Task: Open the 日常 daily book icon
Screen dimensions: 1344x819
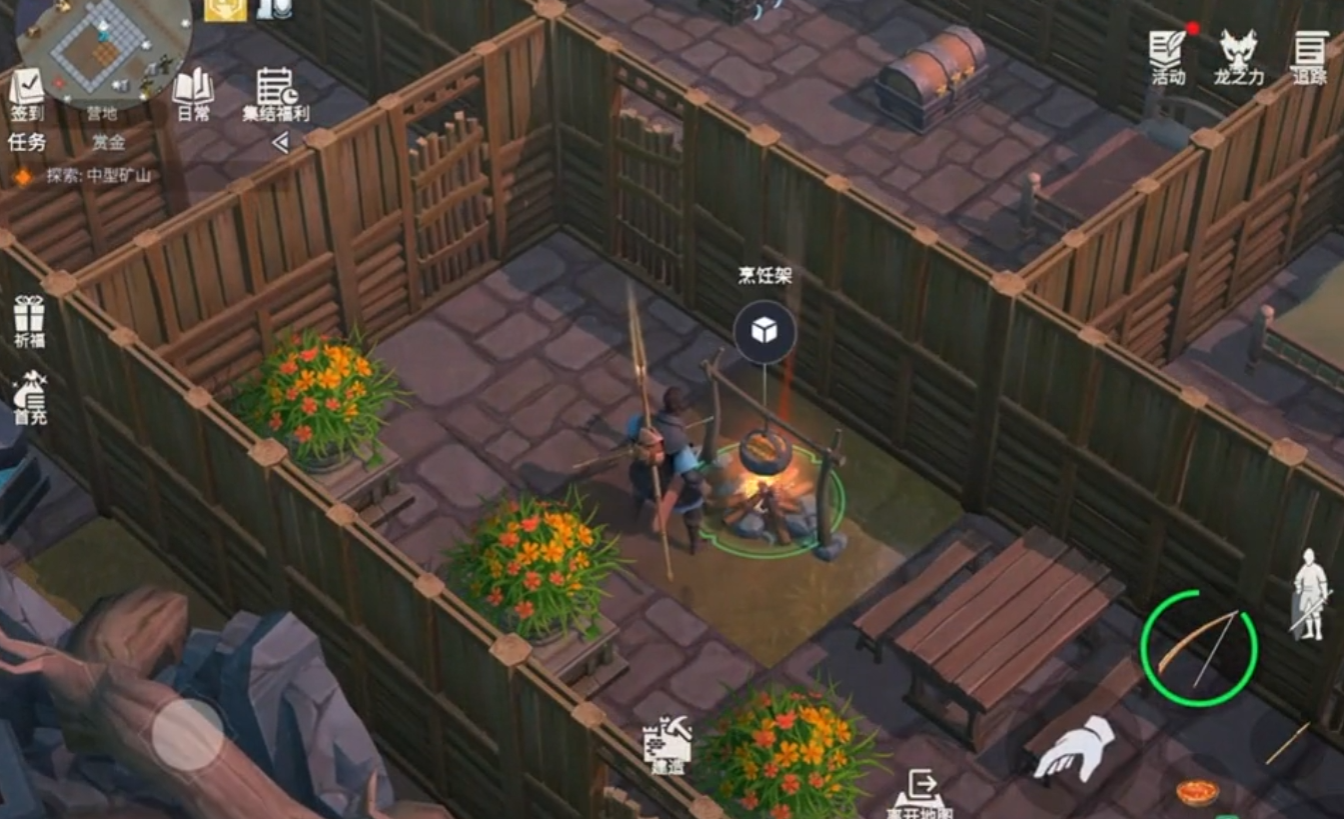Action: coord(193,96)
